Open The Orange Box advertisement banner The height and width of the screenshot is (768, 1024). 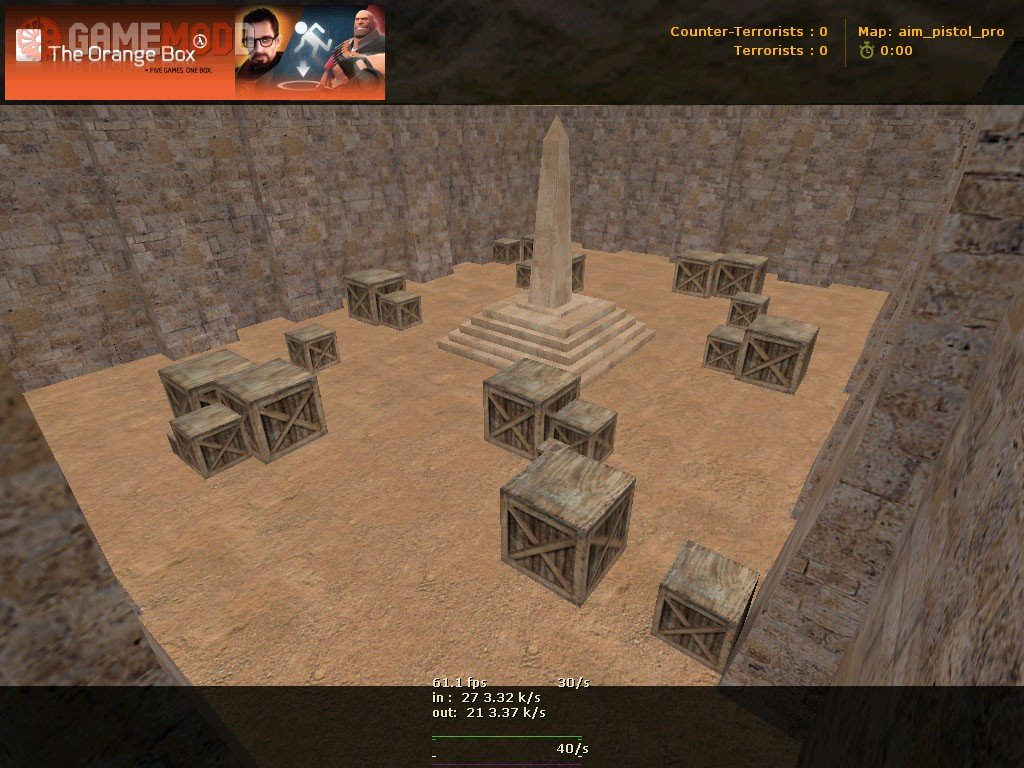pos(195,53)
